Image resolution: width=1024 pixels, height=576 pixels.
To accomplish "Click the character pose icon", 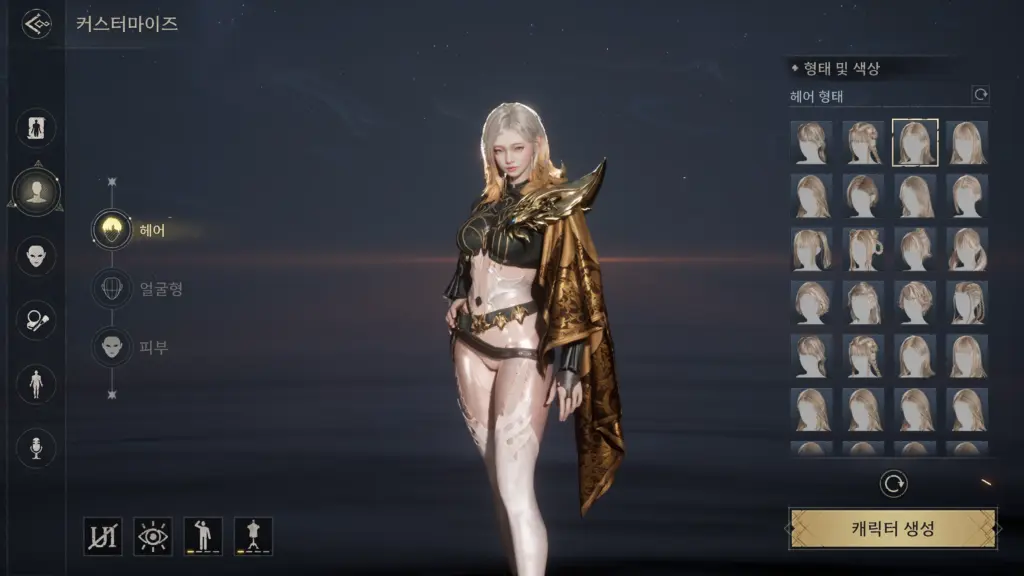I will (203, 536).
